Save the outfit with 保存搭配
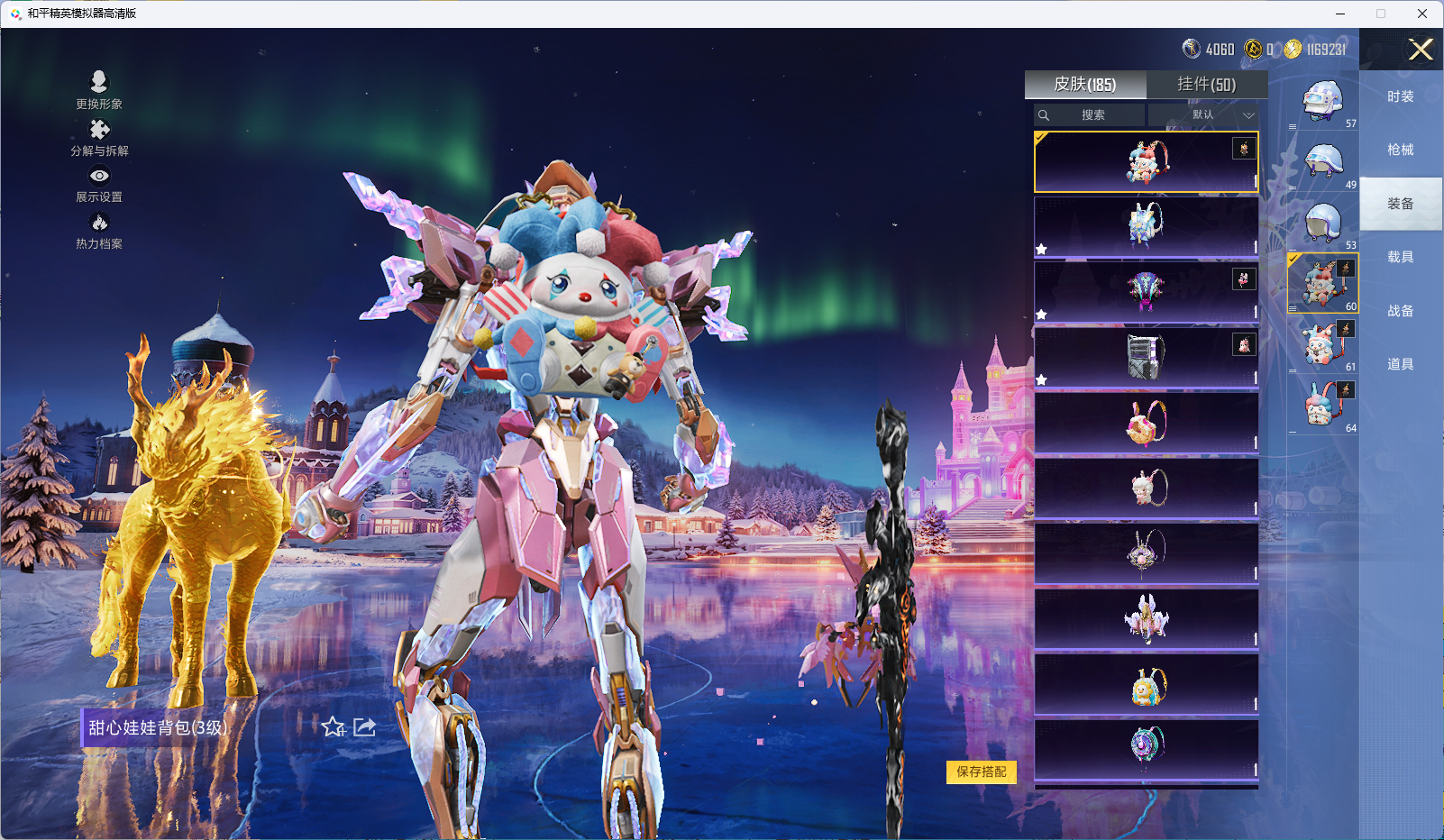This screenshot has width=1444, height=840. tap(981, 772)
